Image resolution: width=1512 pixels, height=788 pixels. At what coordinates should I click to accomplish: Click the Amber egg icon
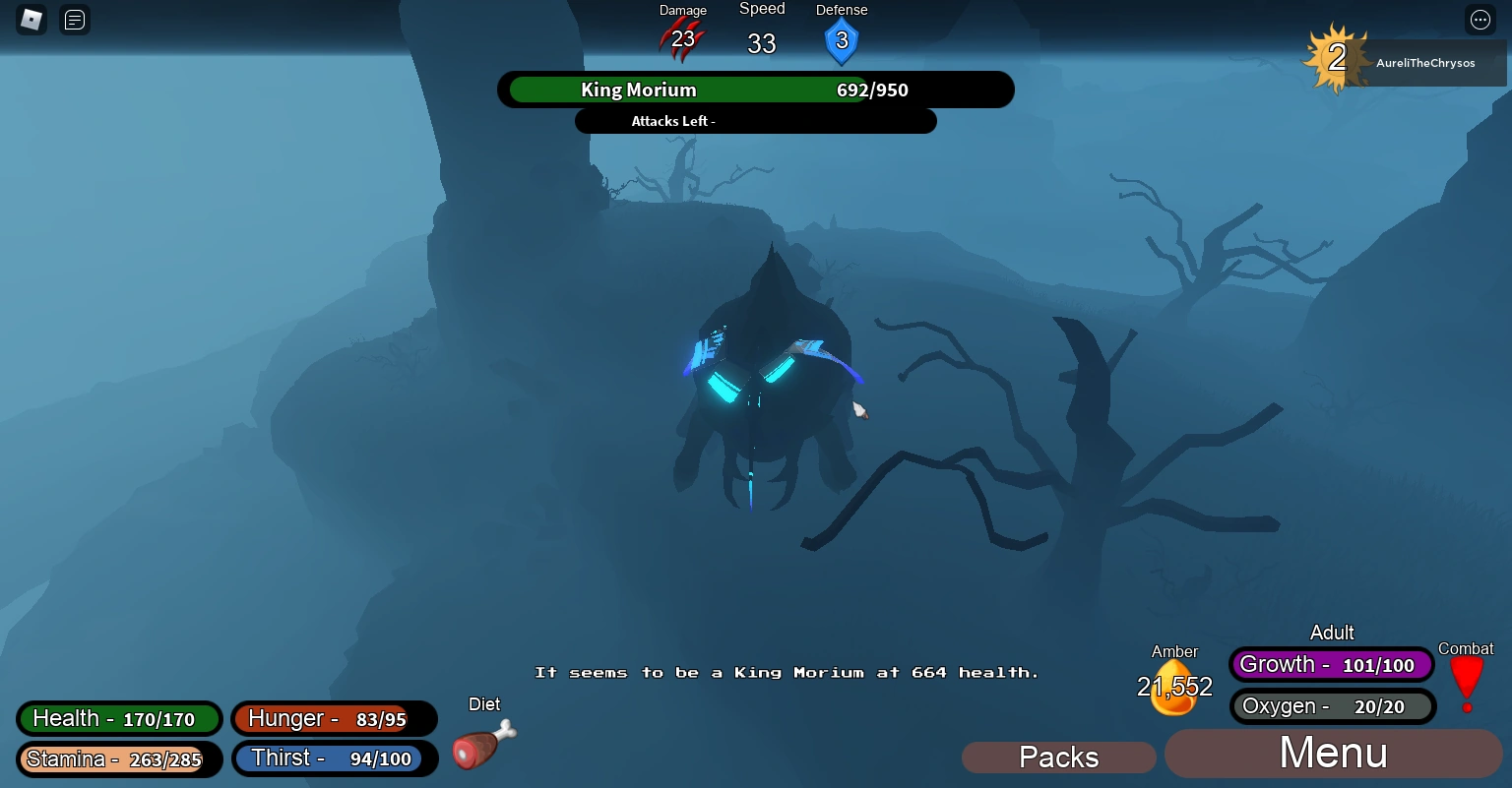1173,686
